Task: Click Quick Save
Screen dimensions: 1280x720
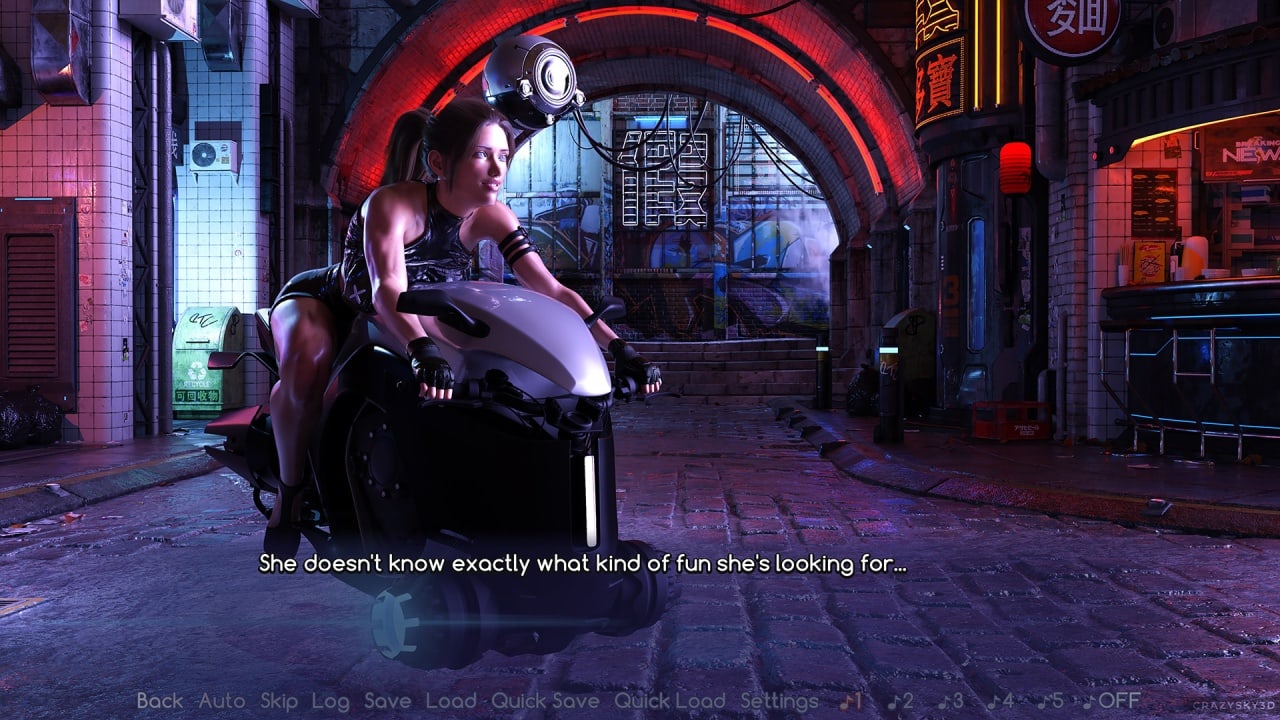Action: [x=545, y=701]
